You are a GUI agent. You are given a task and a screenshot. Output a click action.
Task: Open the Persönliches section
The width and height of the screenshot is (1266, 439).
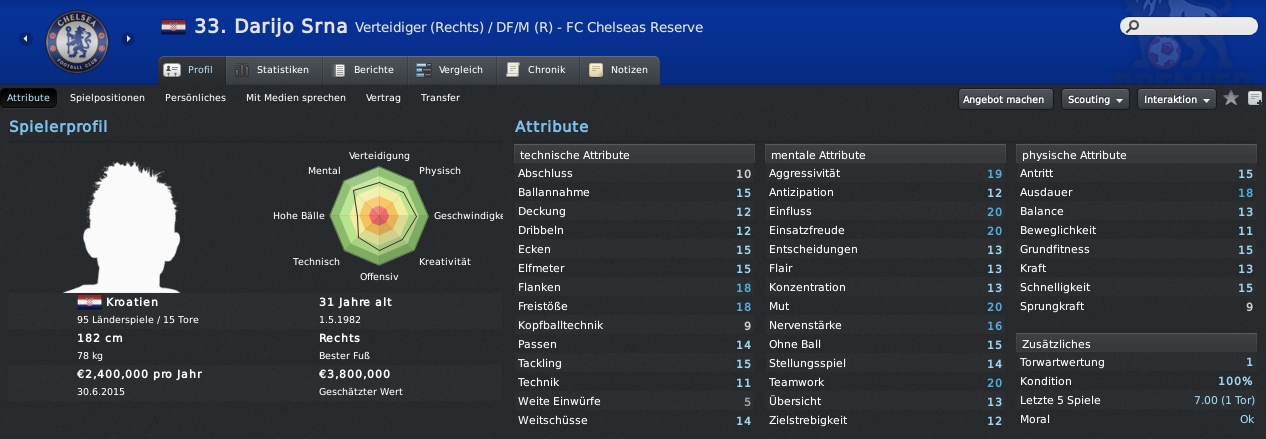coord(195,98)
